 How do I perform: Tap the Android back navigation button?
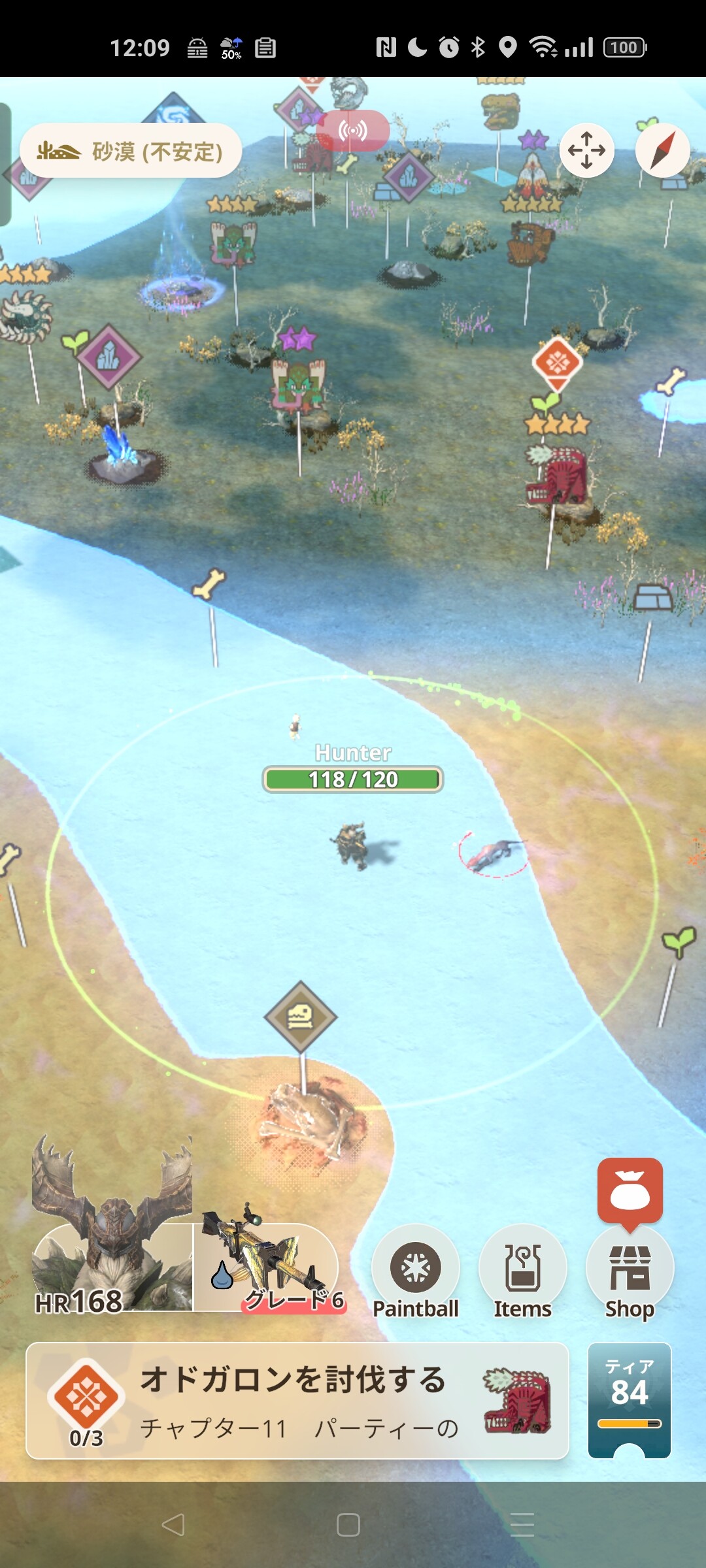tap(173, 1524)
